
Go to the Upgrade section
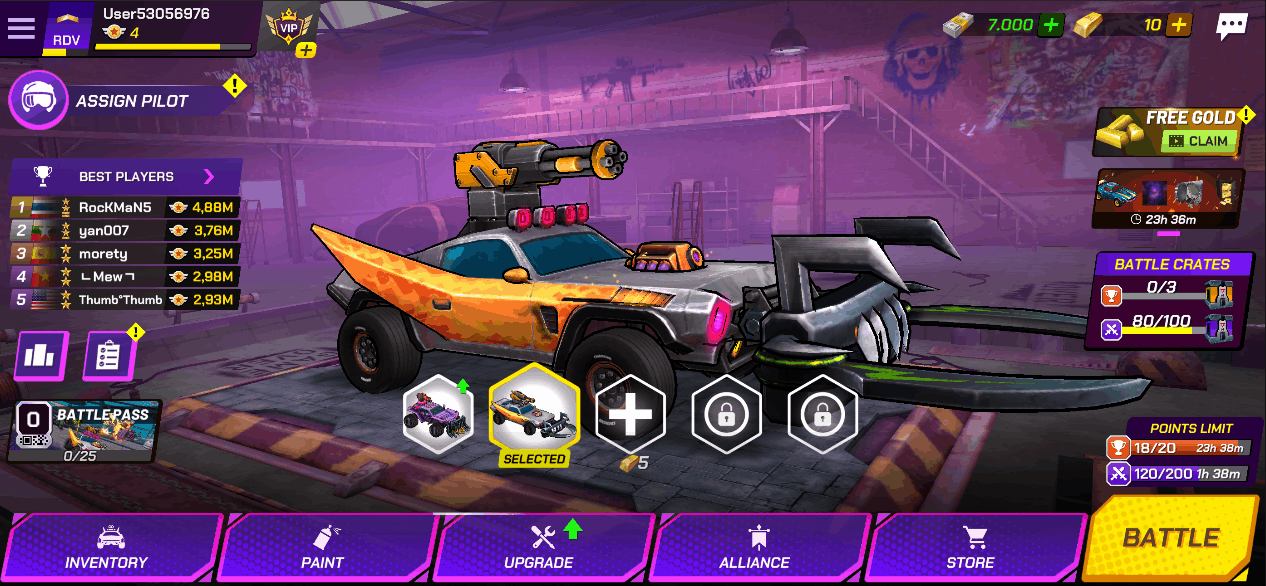[540, 549]
